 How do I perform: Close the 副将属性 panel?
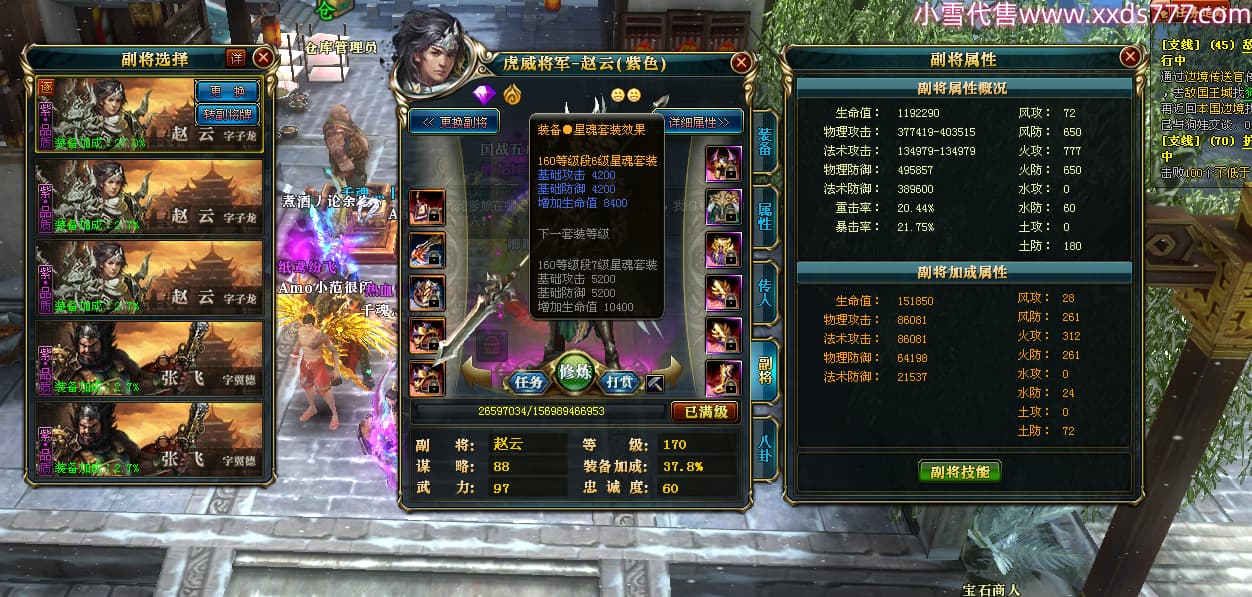pyautogui.click(x=1130, y=57)
